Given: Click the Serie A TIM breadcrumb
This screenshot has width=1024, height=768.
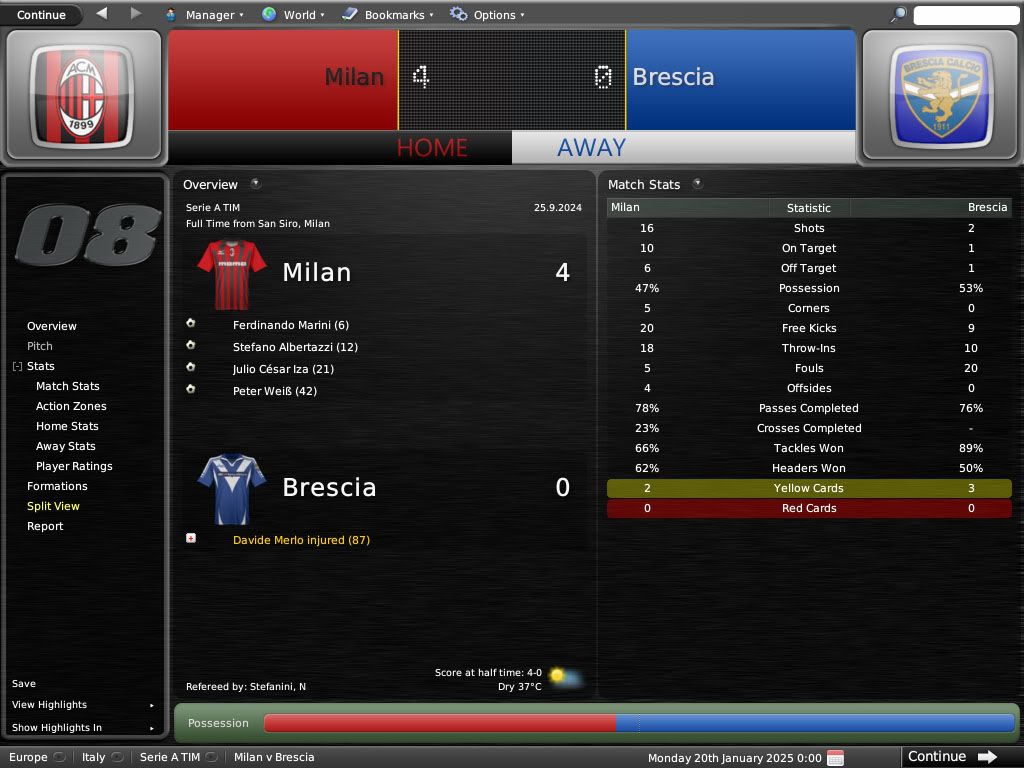Looking at the screenshot, I should point(170,757).
